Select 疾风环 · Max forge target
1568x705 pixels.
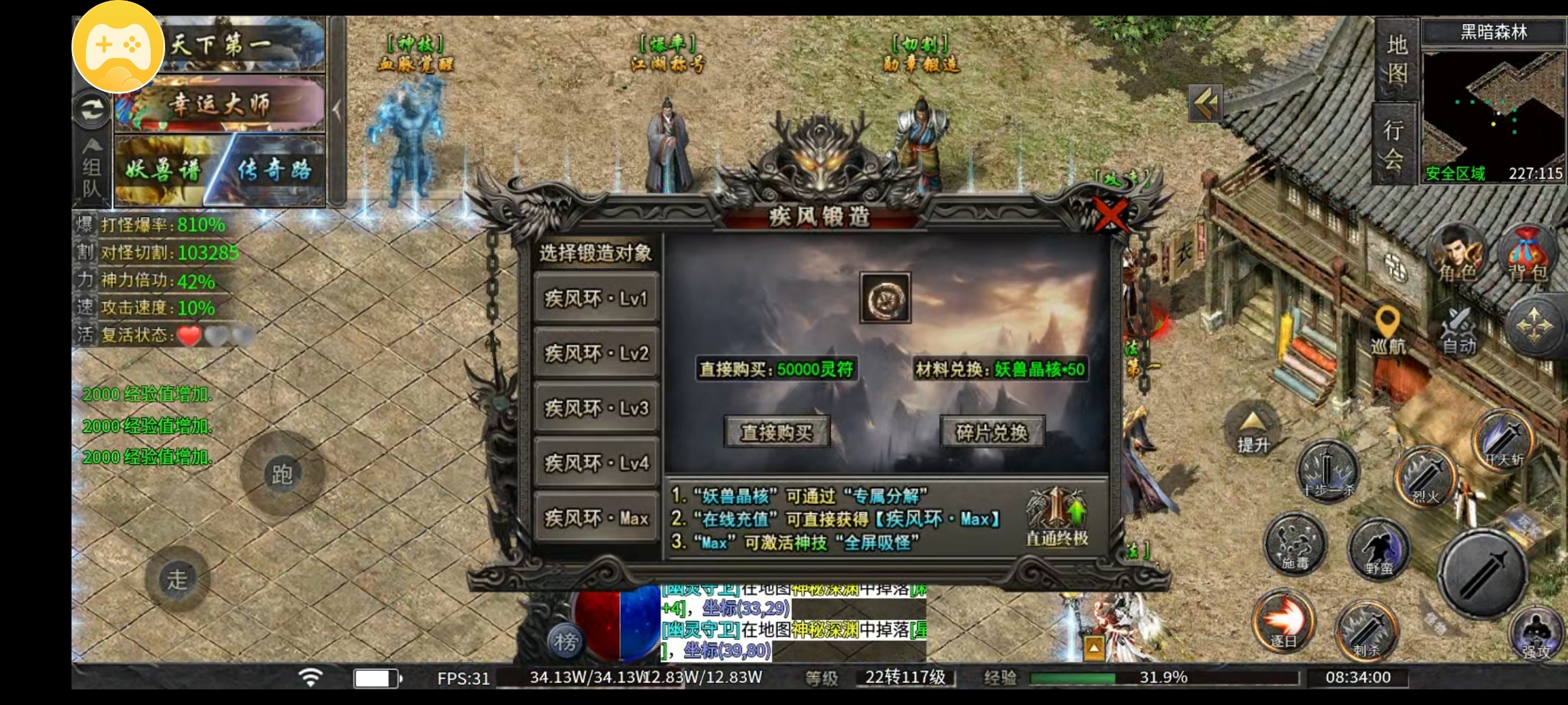(x=596, y=518)
